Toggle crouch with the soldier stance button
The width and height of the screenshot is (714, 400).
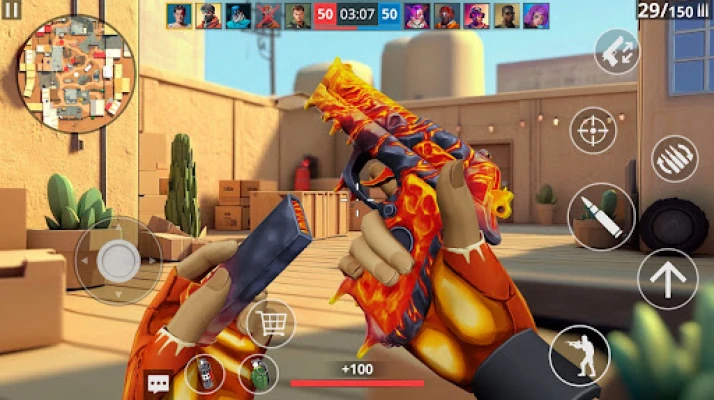pos(579,354)
